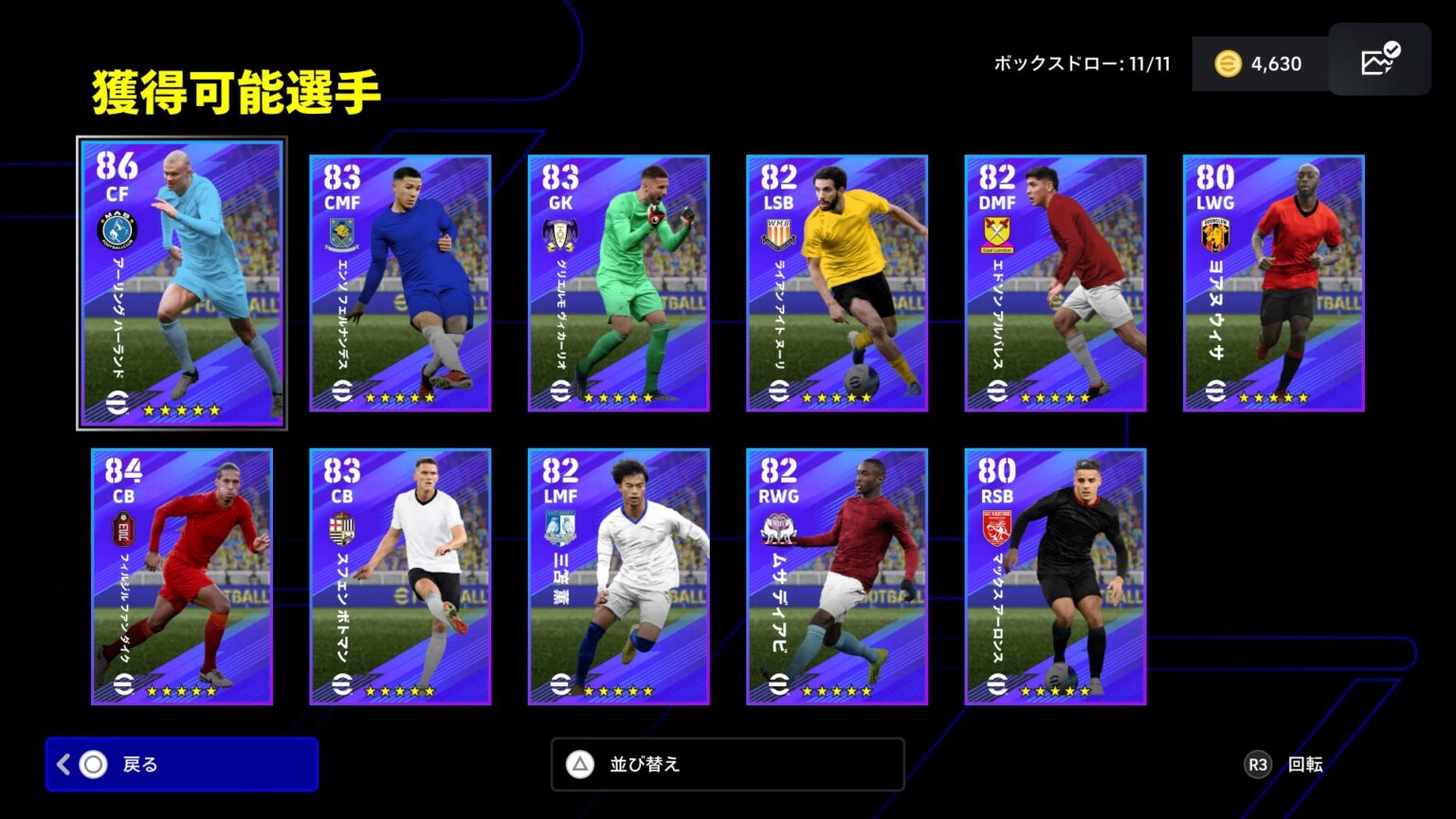Screen dimensions: 1456x819
Task: Select the 86-rated Haaland CF card
Action: click(181, 282)
